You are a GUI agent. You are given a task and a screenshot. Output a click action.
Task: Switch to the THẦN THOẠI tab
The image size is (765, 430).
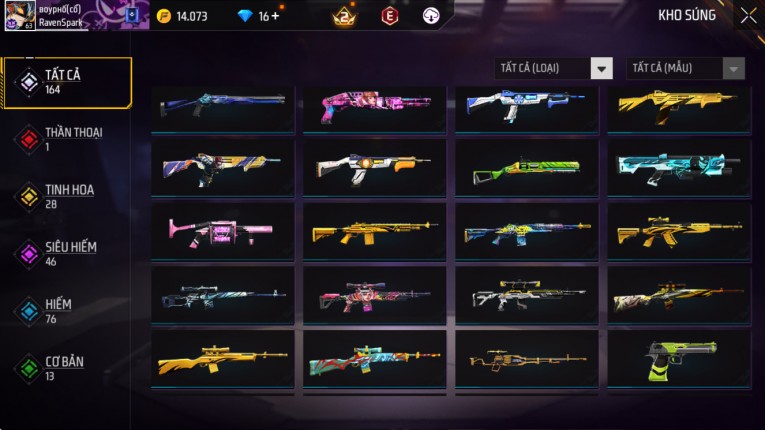(x=67, y=139)
